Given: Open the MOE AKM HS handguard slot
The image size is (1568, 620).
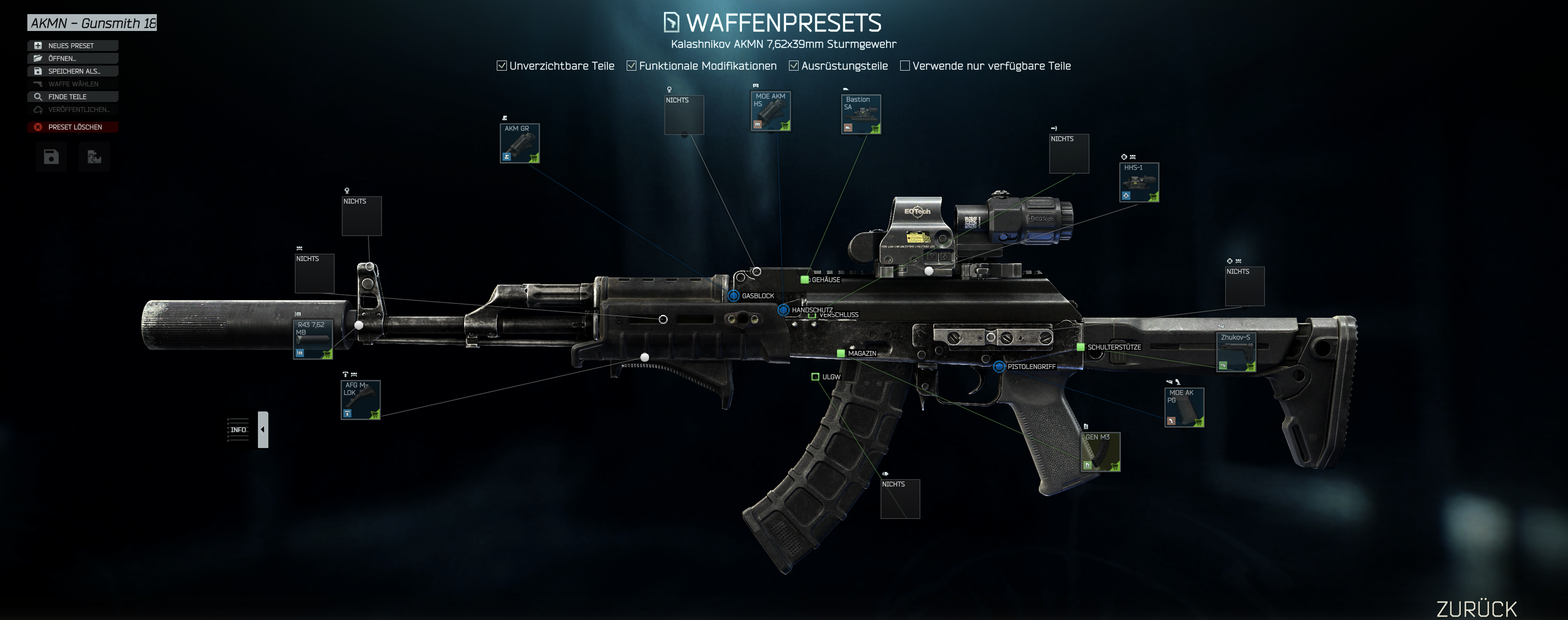Looking at the screenshot, I should (x=771, y=111).
